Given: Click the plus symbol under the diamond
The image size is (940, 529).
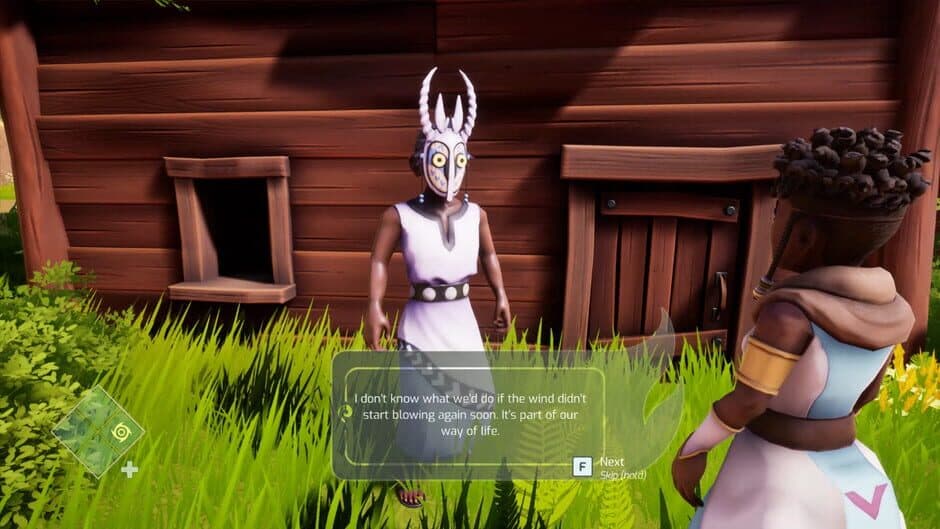Looking at the screenshot, I should pyautogui.click(x=129, y=469).
